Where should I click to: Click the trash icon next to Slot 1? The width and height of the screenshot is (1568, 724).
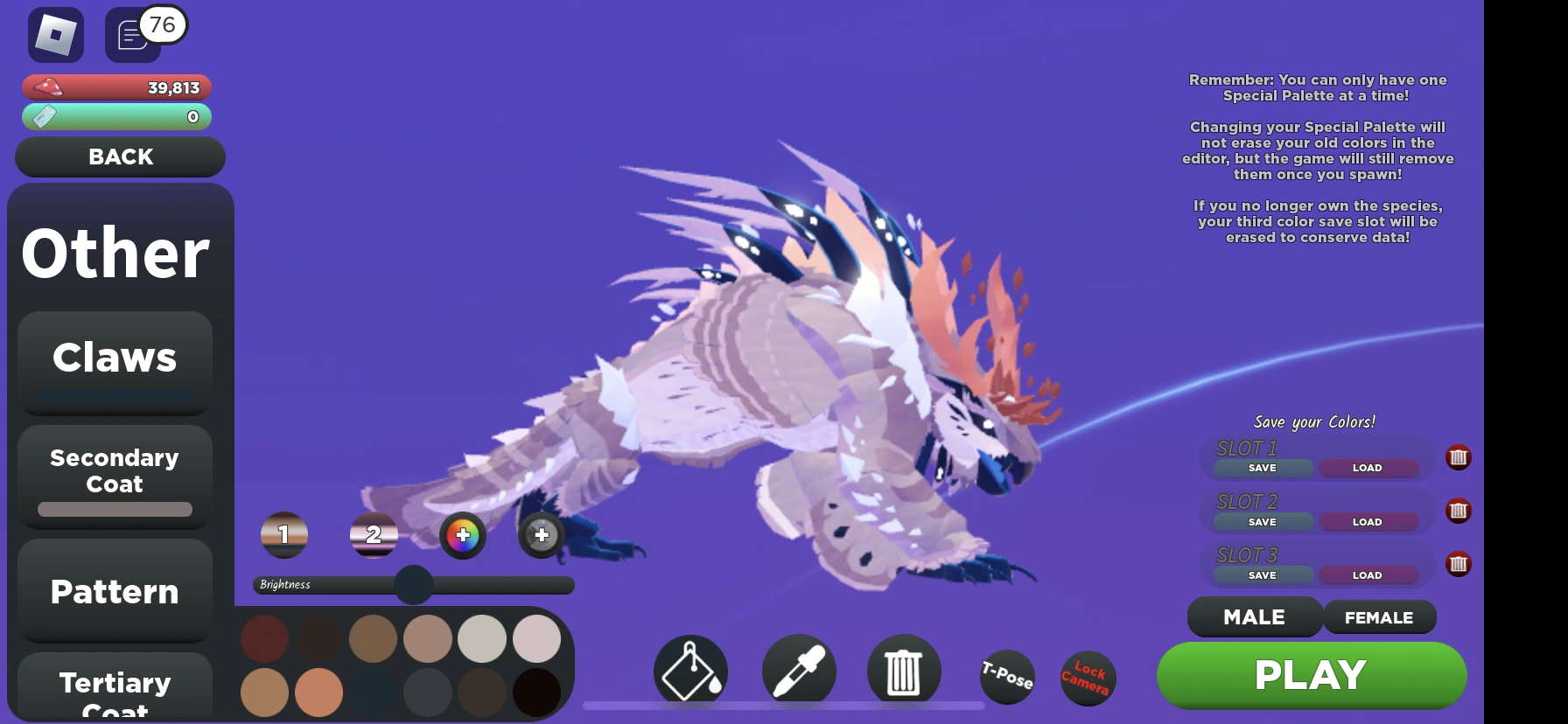pyautogui.click(x=1458, y=457)
